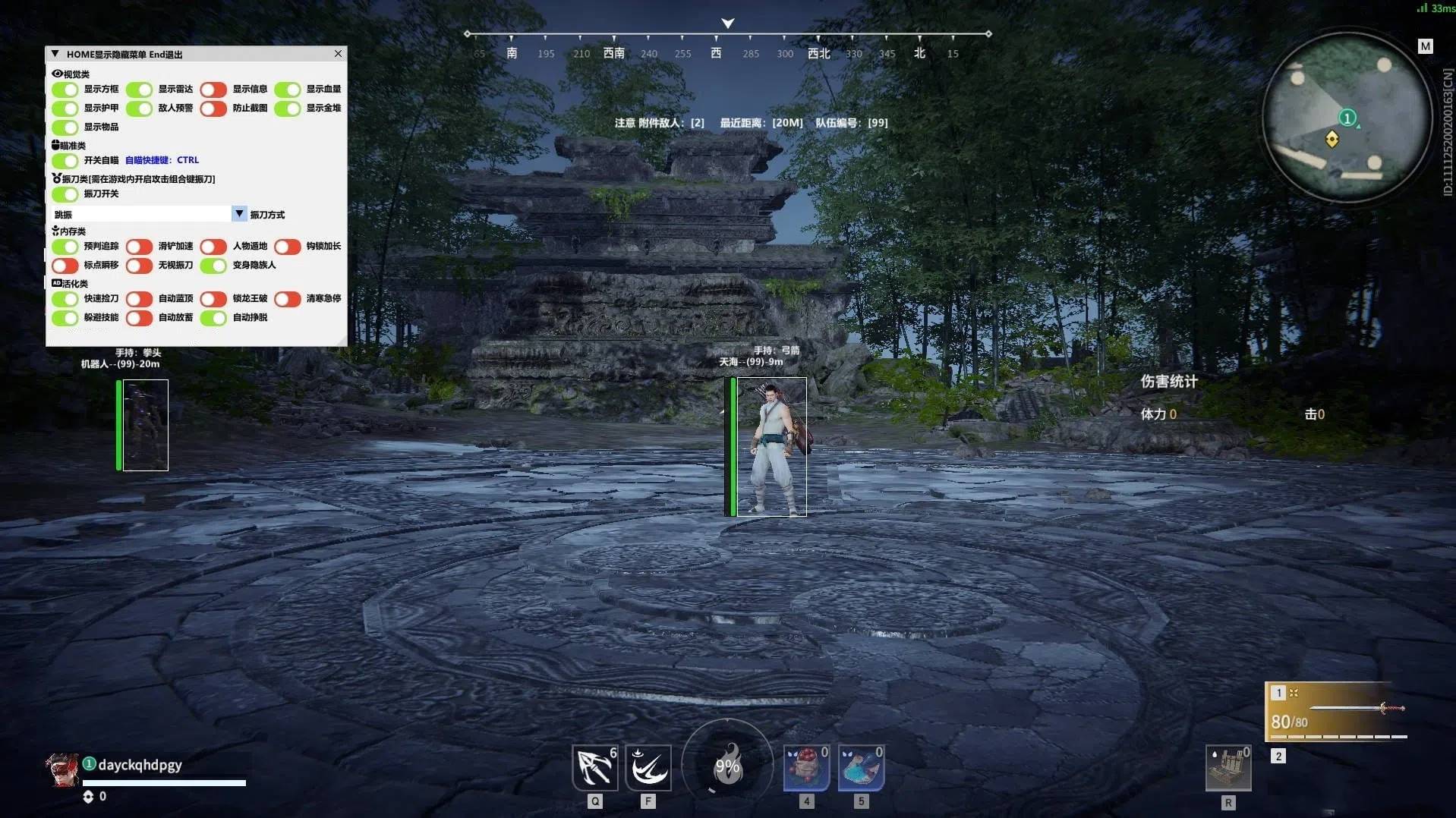Click the 活化类 section header

71,282
